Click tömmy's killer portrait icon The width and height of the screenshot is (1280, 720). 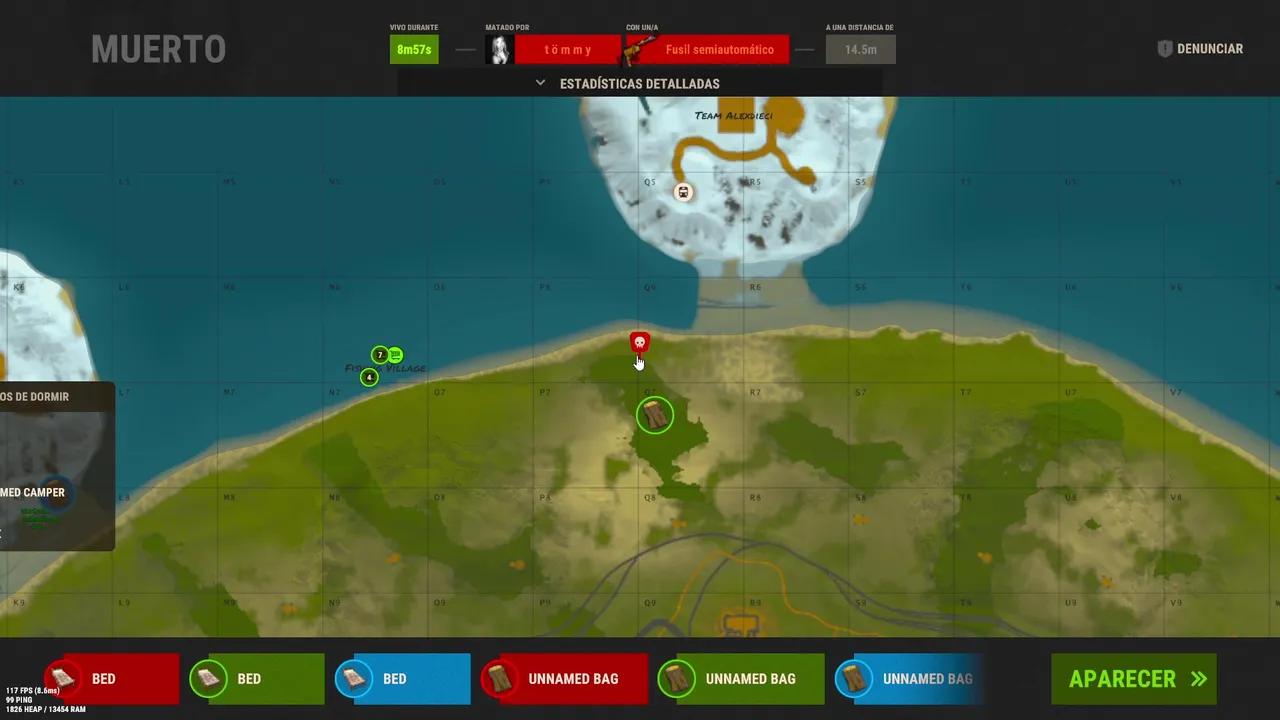[499, 48]
